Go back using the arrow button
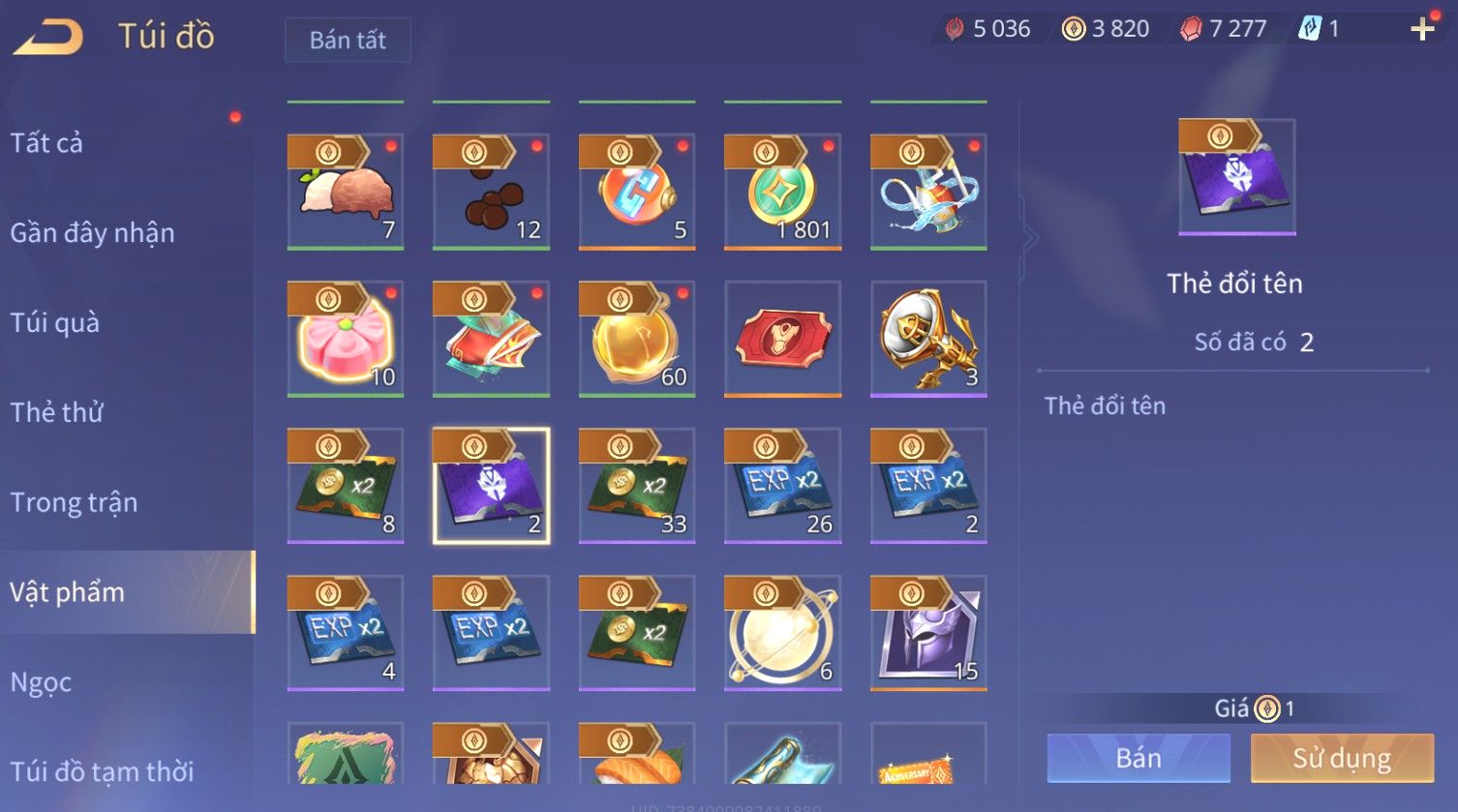 pos(48,37)
